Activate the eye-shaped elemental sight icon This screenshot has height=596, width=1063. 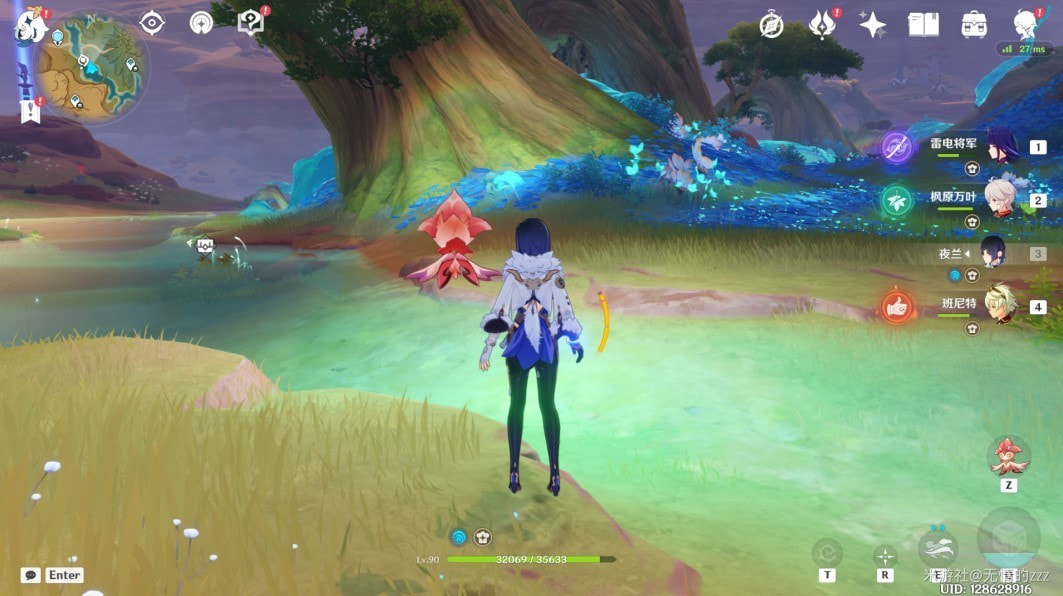151,22
